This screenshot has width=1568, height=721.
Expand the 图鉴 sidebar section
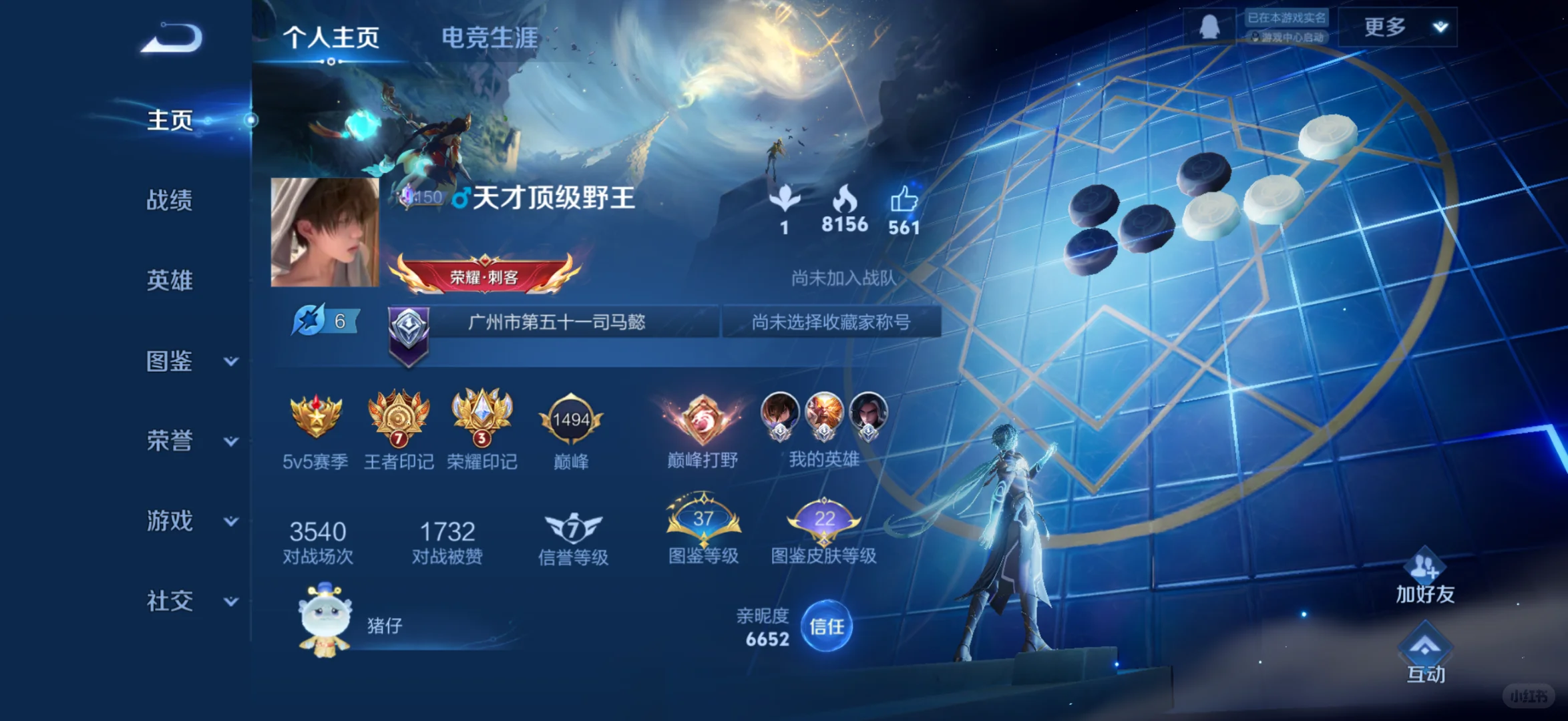click(x=168, y=360)
